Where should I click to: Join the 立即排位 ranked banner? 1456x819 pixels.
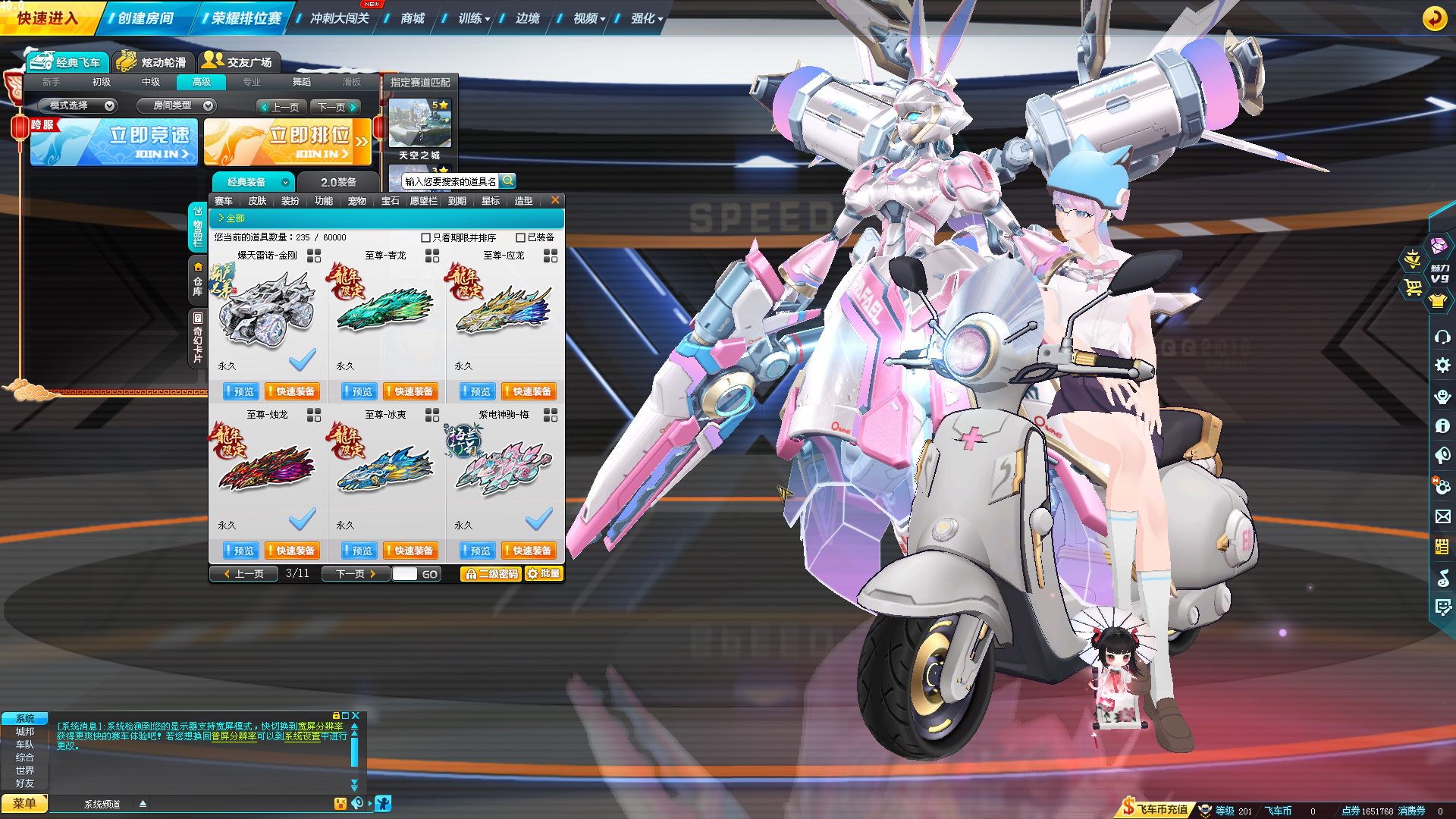tap(287, 142)
